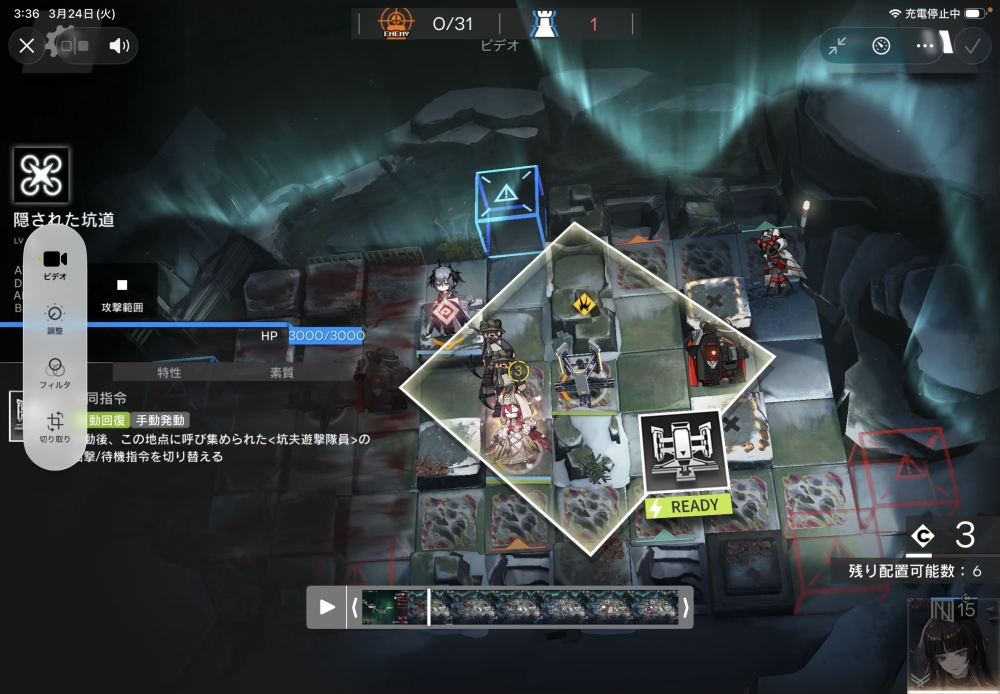The height and width of the screenshot is (694, 1000).
Task: Show the 攻撃範囲 attack range
Action: point(122,294)
